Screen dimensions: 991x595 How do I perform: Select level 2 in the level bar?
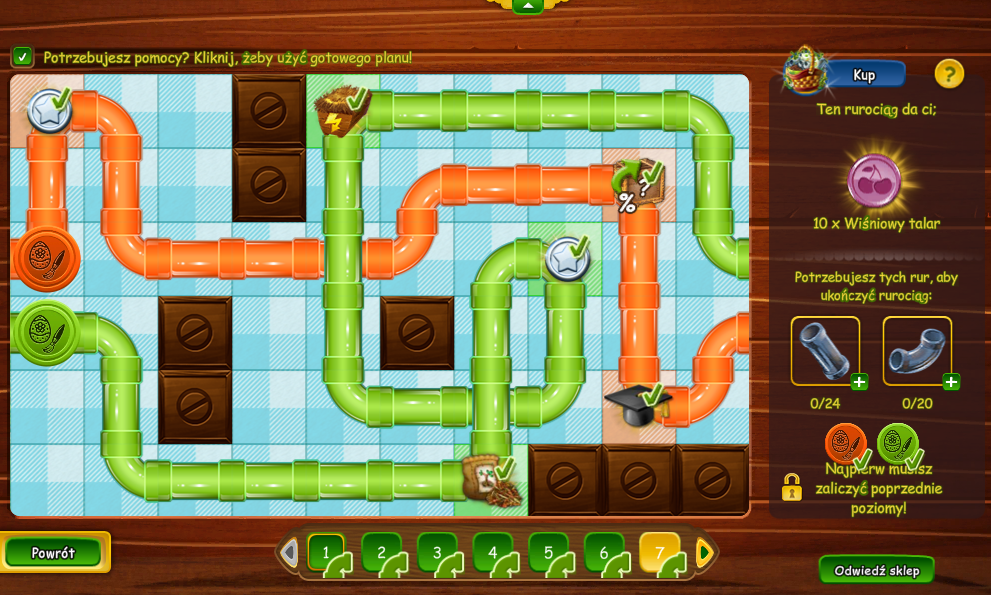point(382,552)
